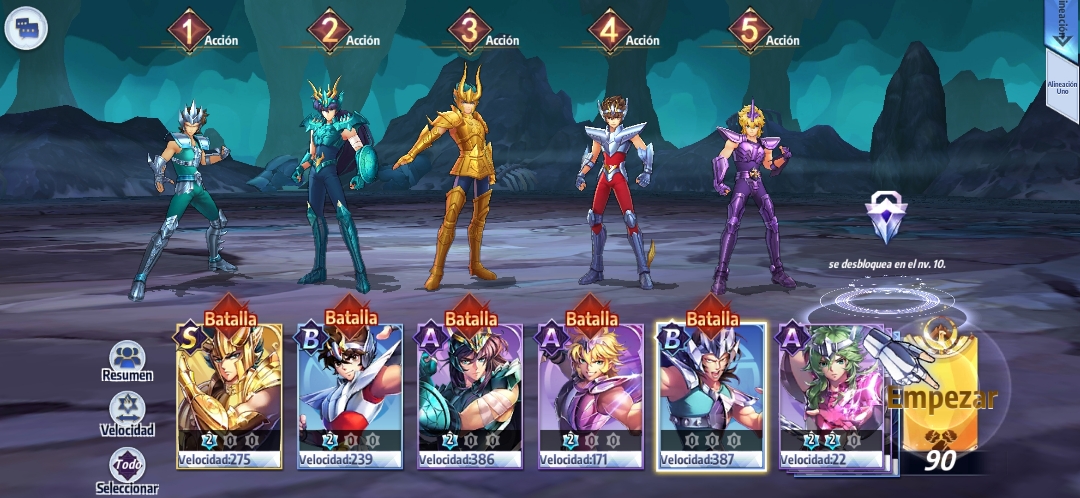This screenshot has width=1080, height=498.
Task: Open the chat bubble icon
Action: coord(26,27)
